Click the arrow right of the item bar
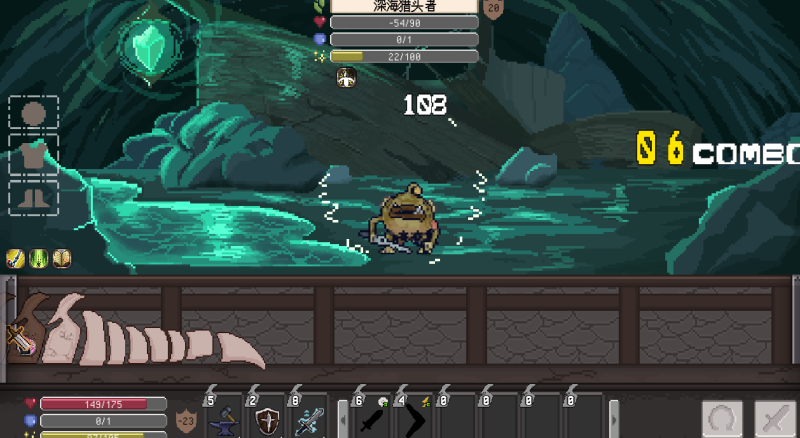This screenshot has height=438, width=800. 614,420
